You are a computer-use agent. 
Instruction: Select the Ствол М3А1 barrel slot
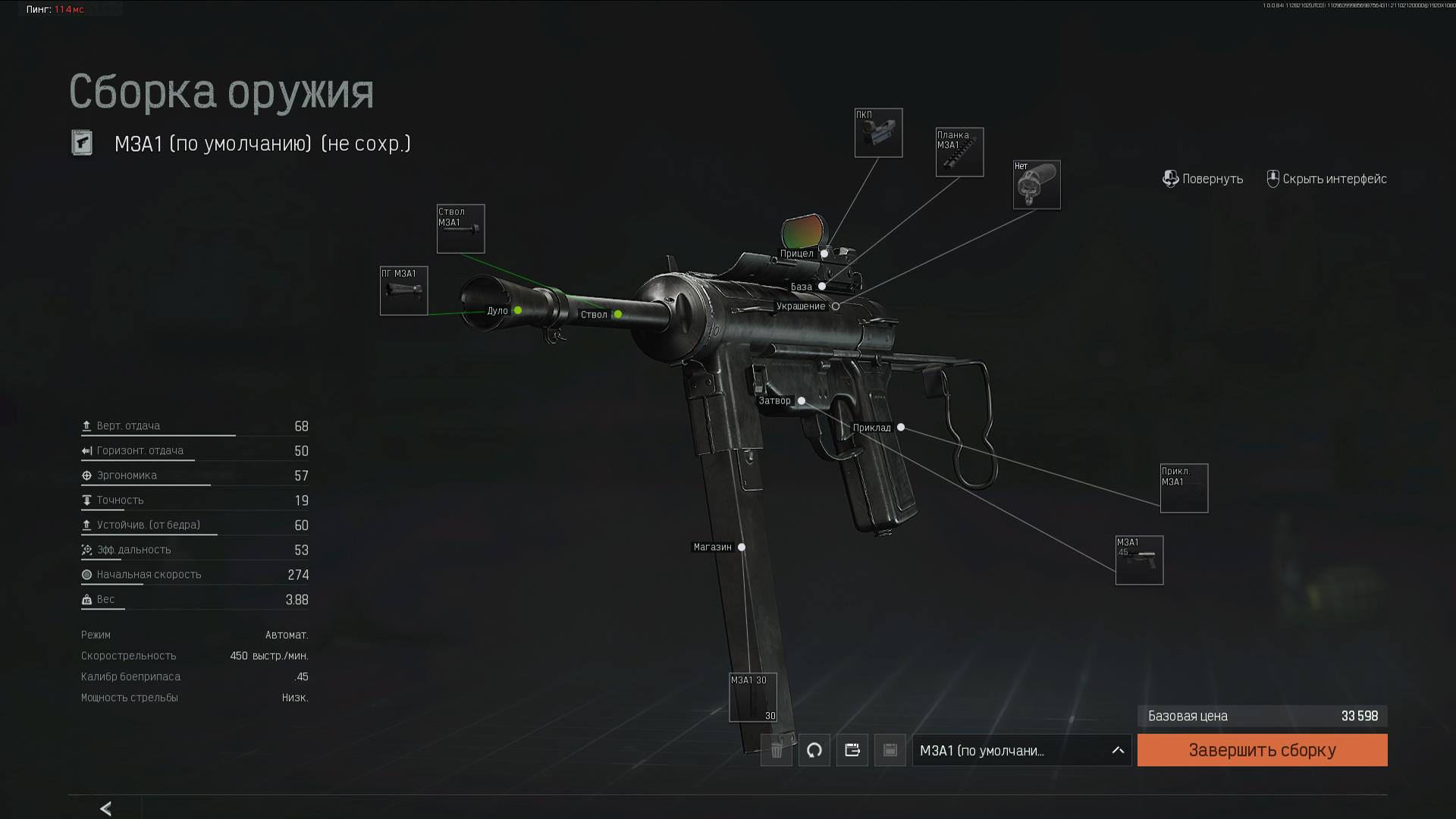pyautogui.click(x=460, y=228)
